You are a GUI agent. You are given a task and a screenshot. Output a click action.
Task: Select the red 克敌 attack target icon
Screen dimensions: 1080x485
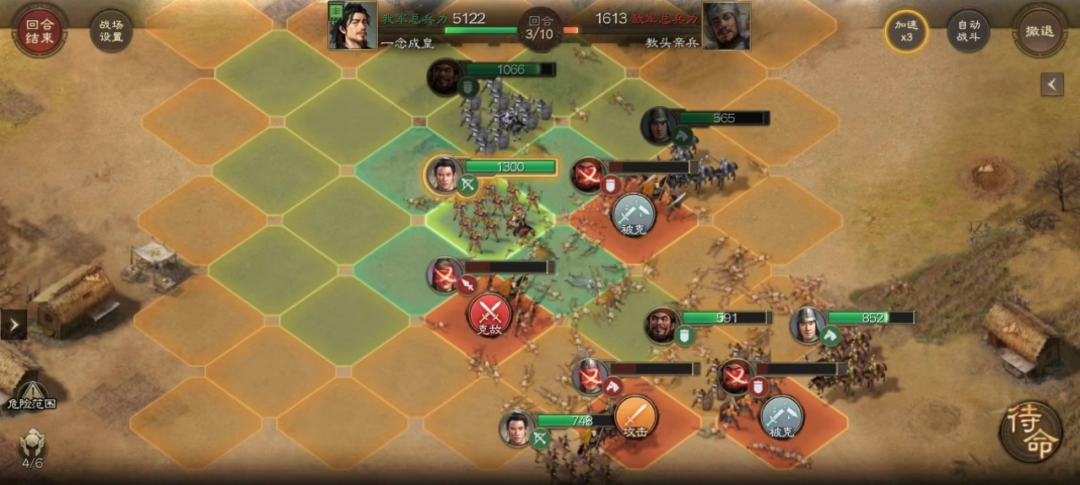tap(490, 314)
